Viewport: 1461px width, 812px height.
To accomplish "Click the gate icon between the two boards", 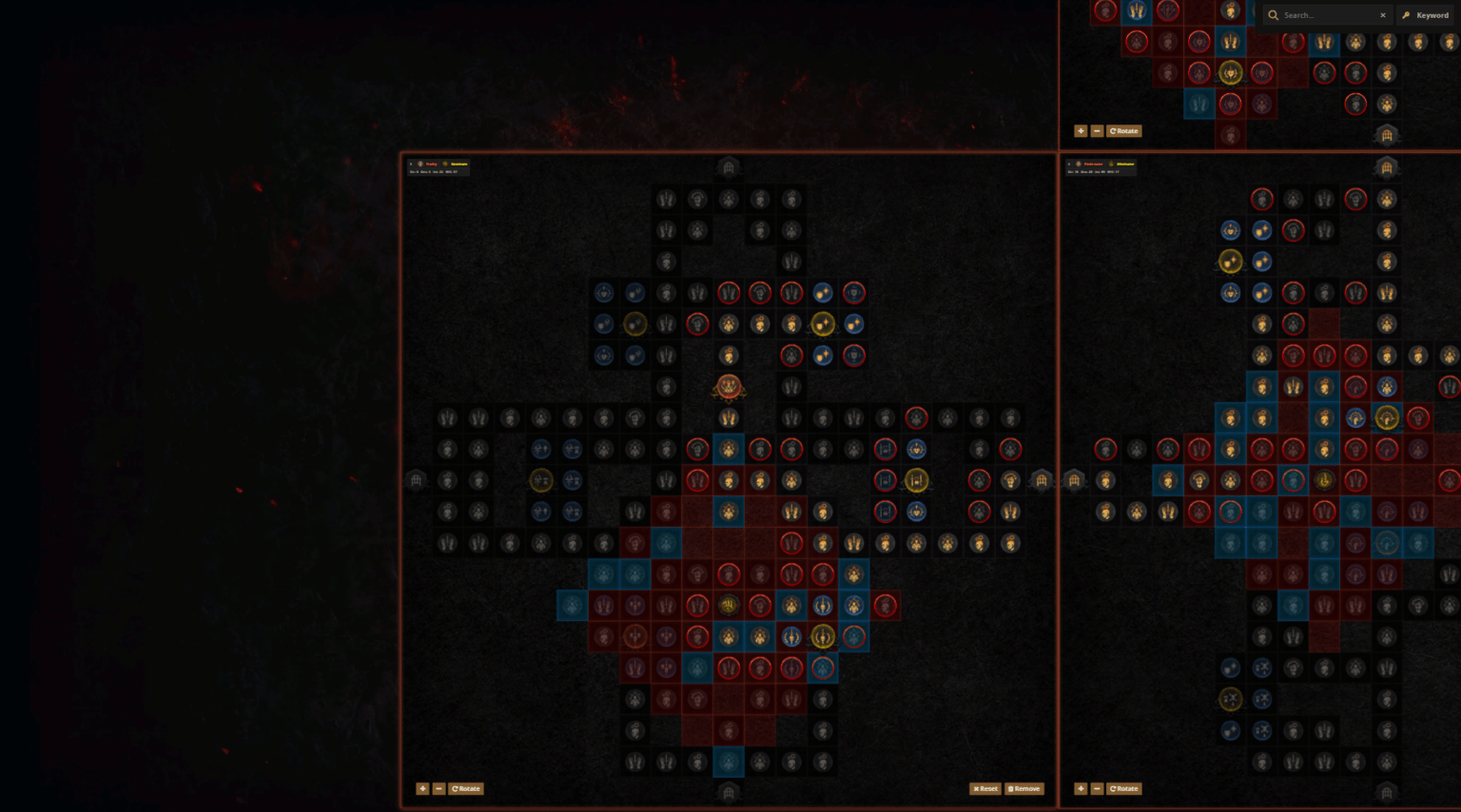I will [1042, 480].
